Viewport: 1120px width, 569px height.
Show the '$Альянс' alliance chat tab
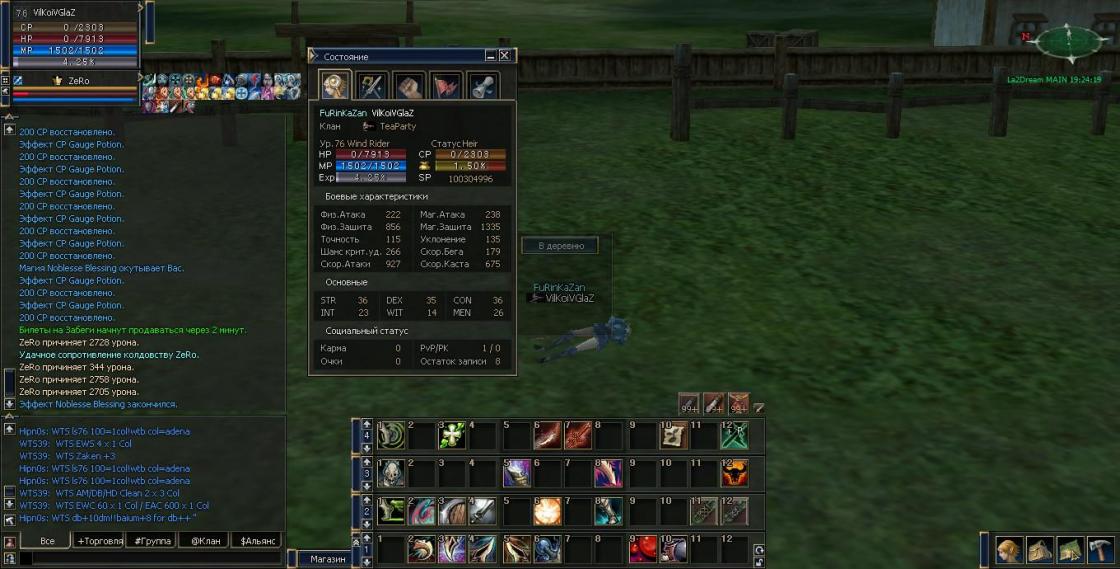258,541
